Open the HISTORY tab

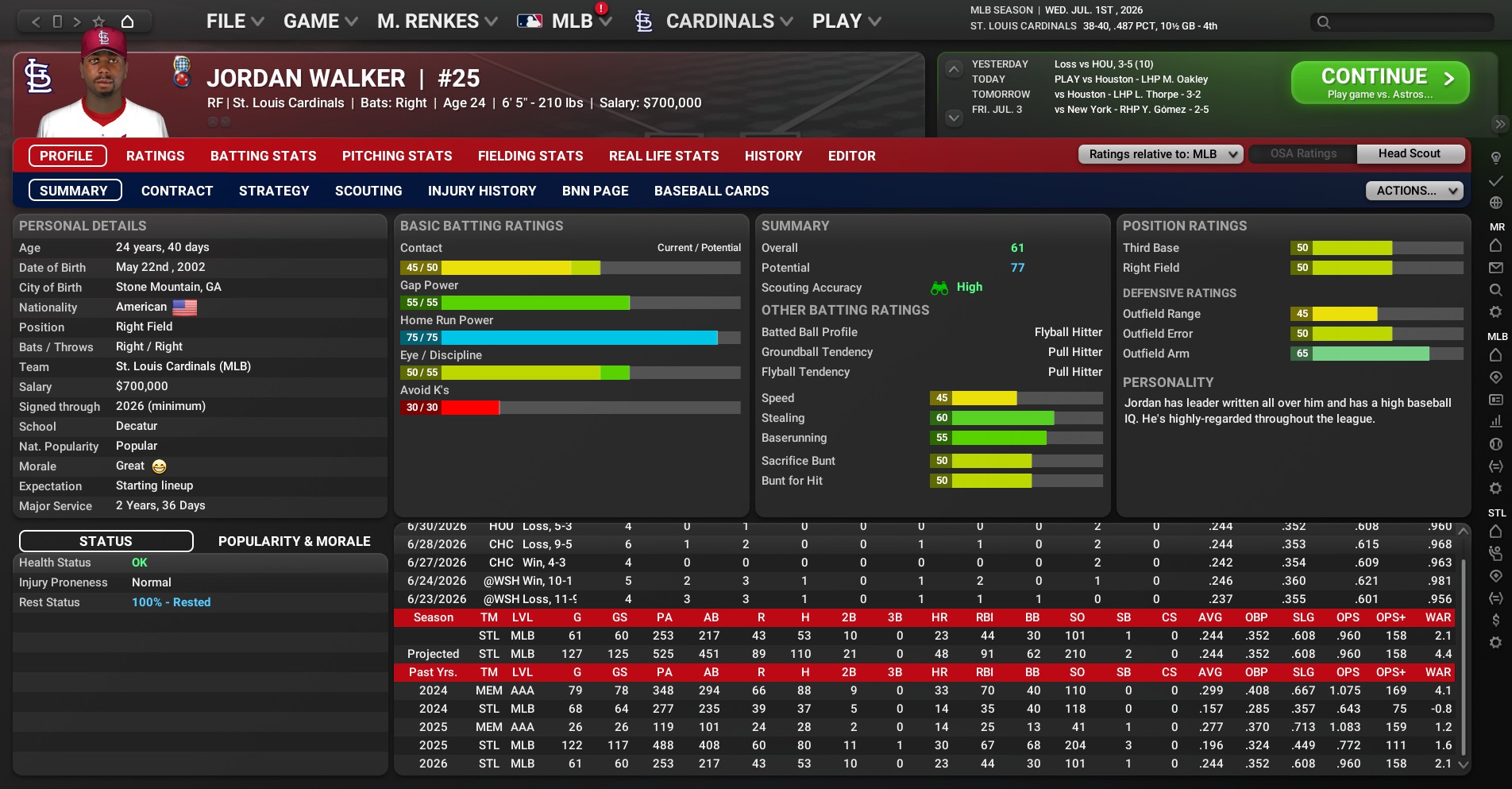pos(773,156)
